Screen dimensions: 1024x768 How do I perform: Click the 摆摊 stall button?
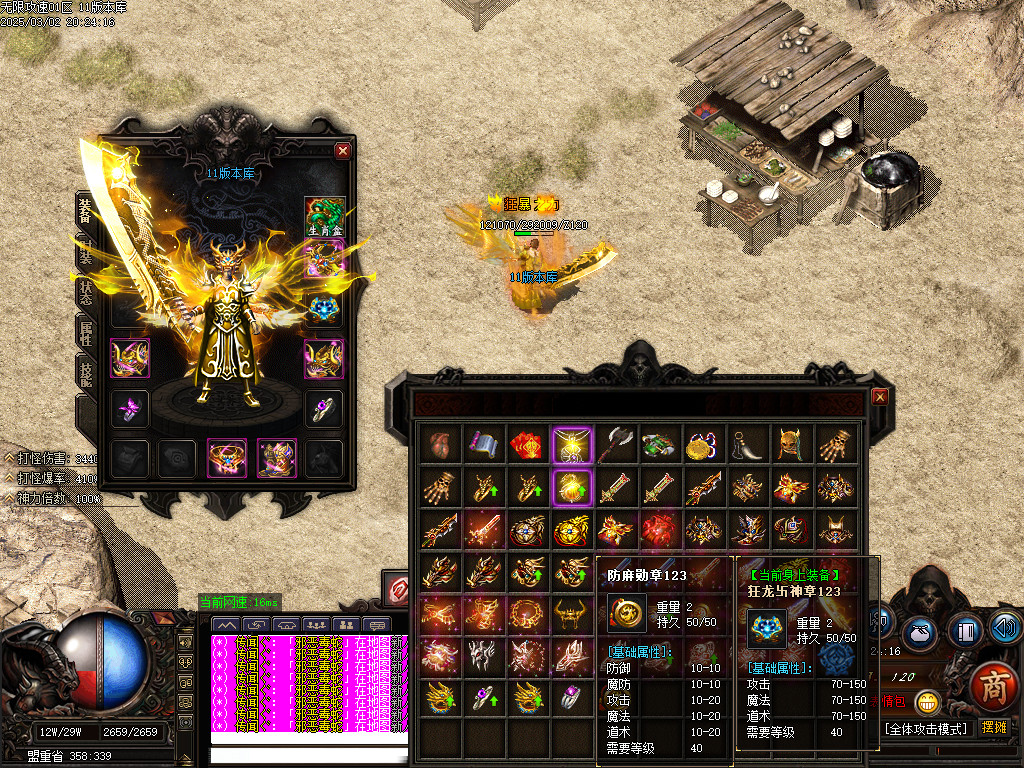pyautogui.click(x=994, y=728)
